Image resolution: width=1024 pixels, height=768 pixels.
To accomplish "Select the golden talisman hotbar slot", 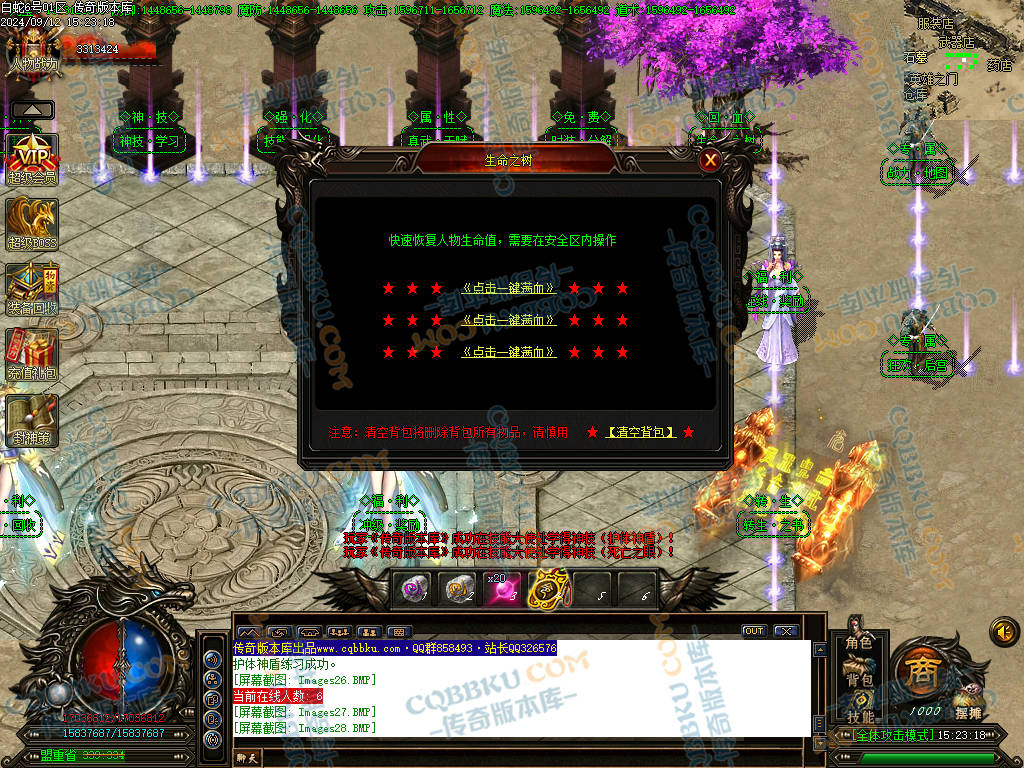I will [x=547, y=590].
